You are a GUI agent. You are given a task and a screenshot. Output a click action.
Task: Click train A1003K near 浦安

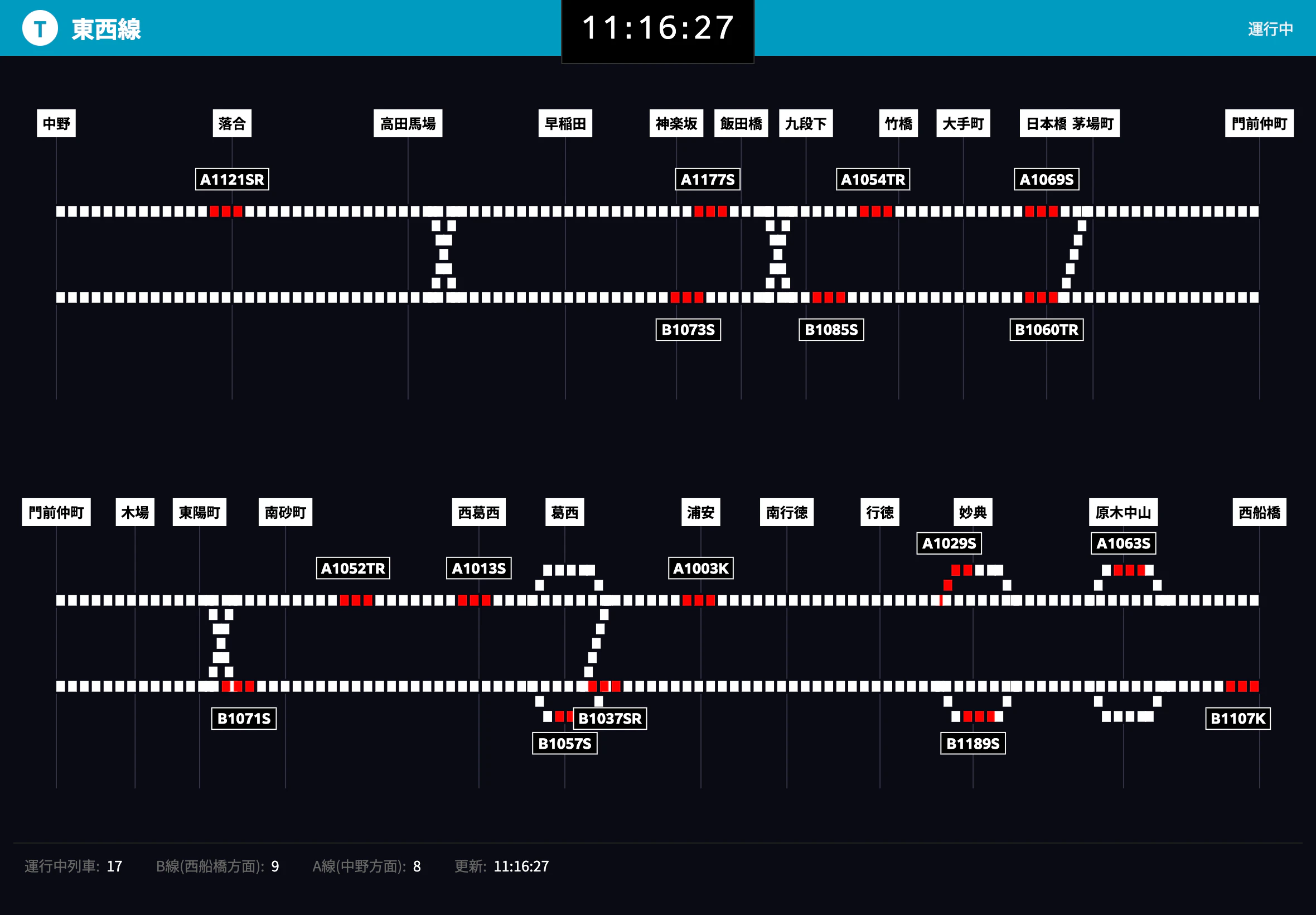coord(701,568)
